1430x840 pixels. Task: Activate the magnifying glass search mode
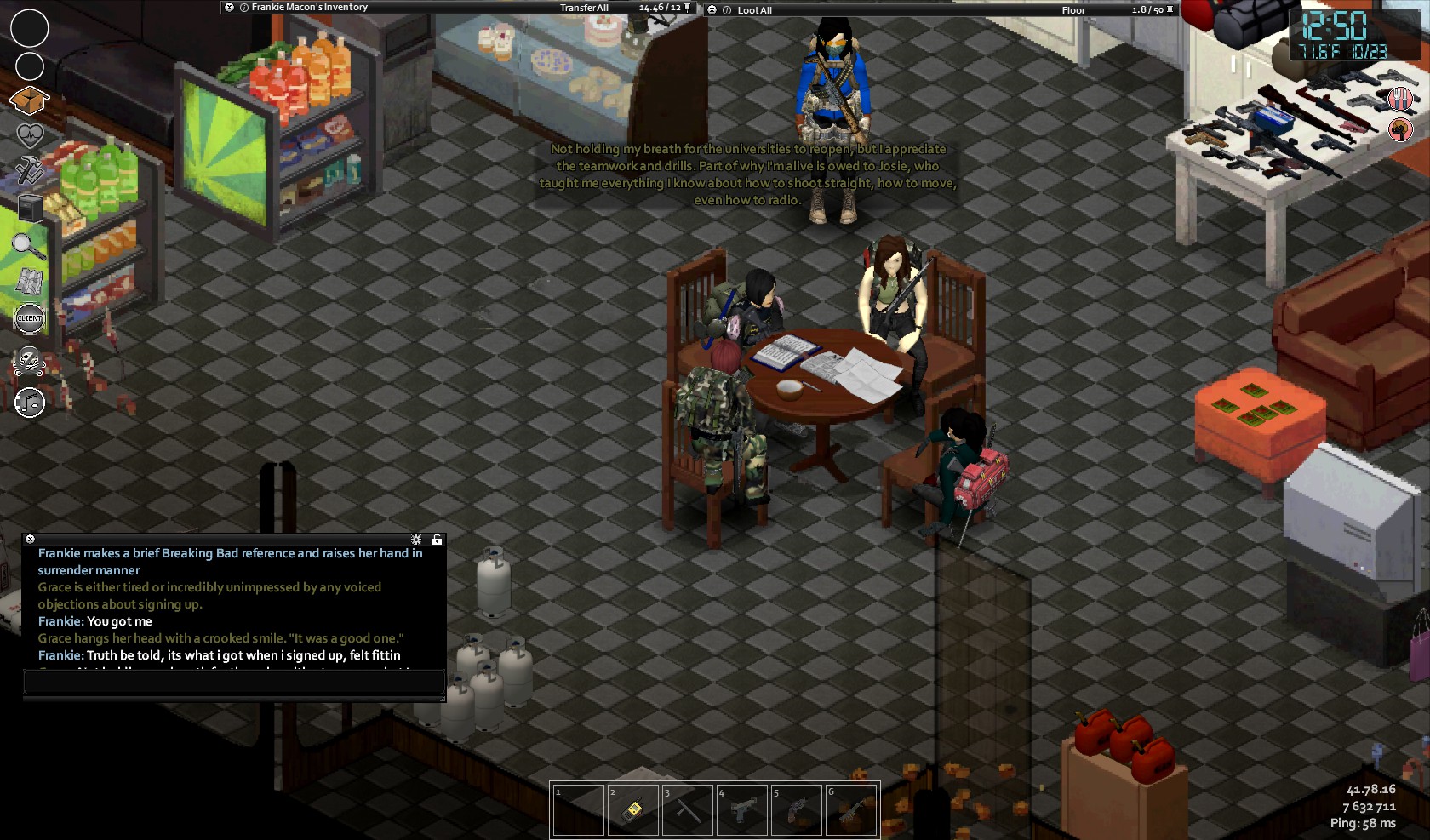[28, 246]
